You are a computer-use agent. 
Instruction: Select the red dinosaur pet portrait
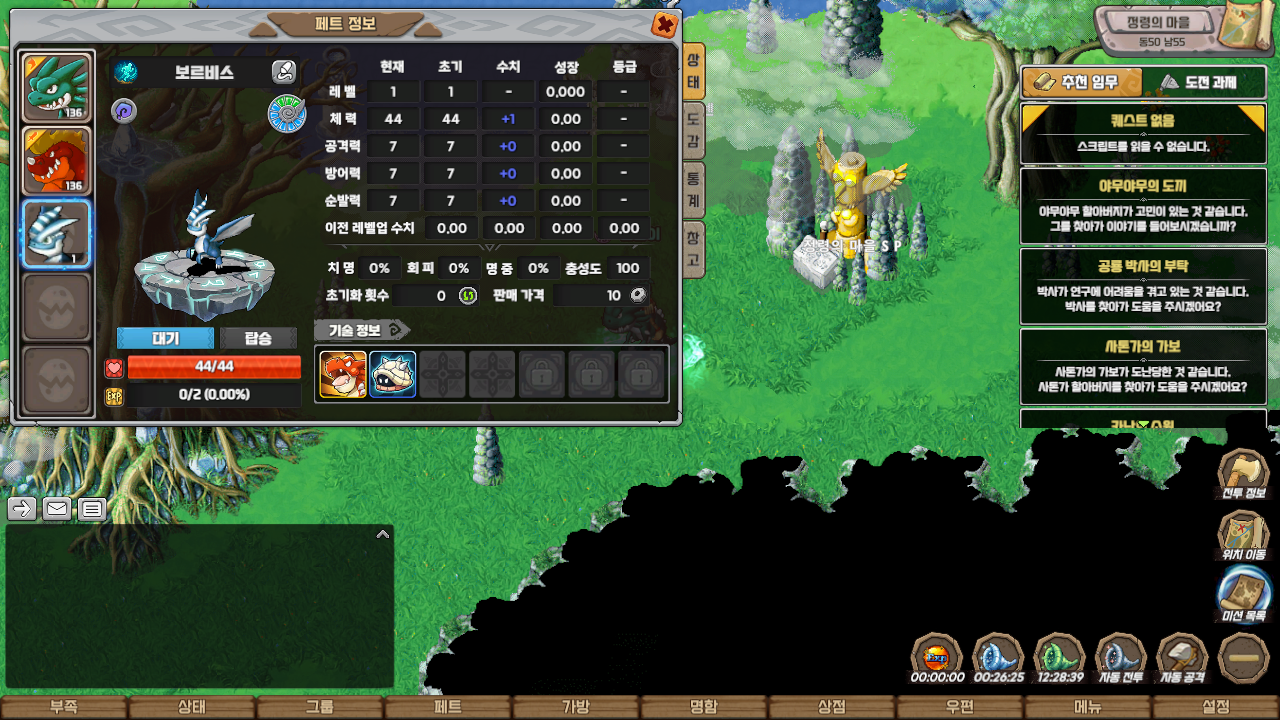(x=57, y=161)
